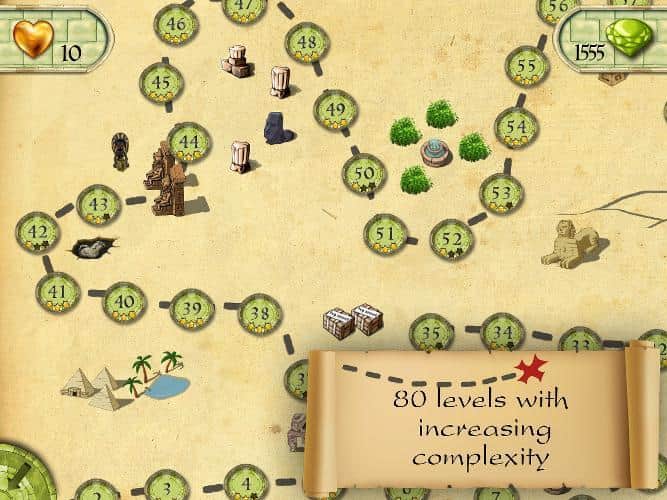The height and width of the screenshot is (500, 667).
Task: Click level 40 on the path
Action: click(x=125, y=300)
